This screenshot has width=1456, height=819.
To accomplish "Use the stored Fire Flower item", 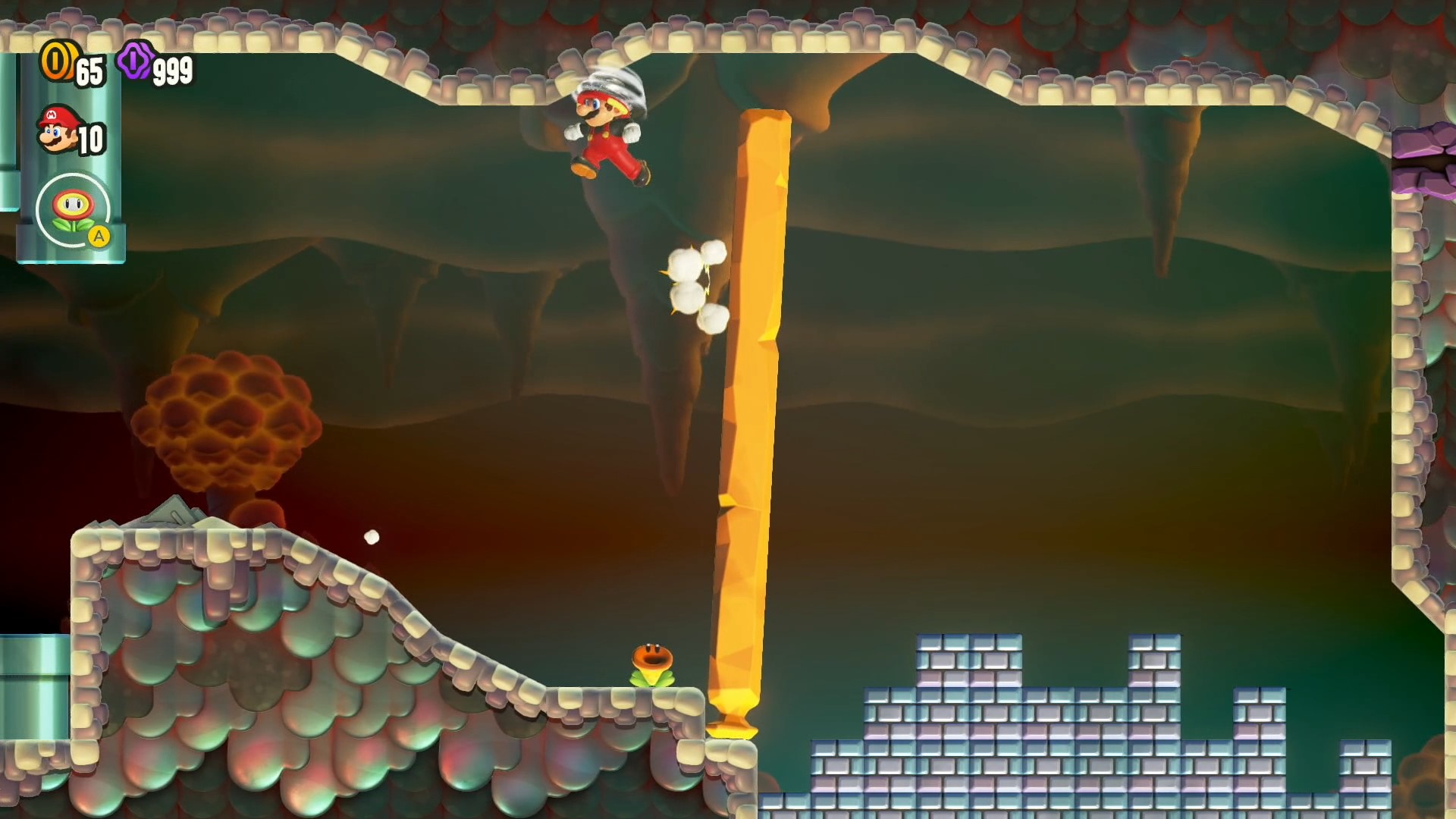I will click(74, 211).
